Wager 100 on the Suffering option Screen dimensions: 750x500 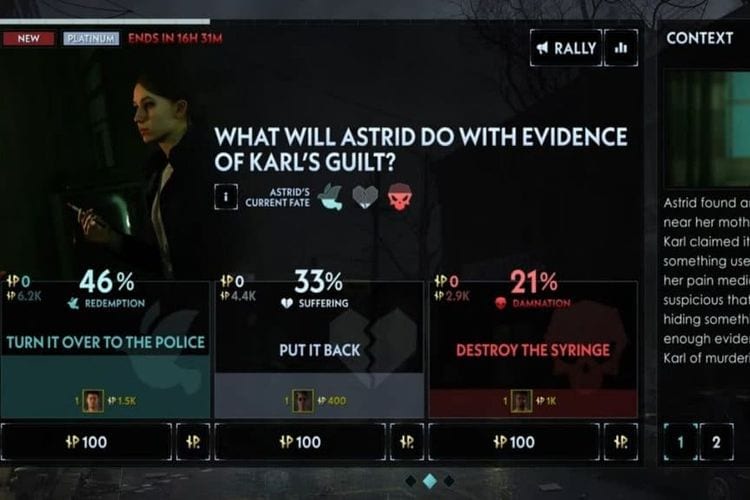click(x=300, y=441)
